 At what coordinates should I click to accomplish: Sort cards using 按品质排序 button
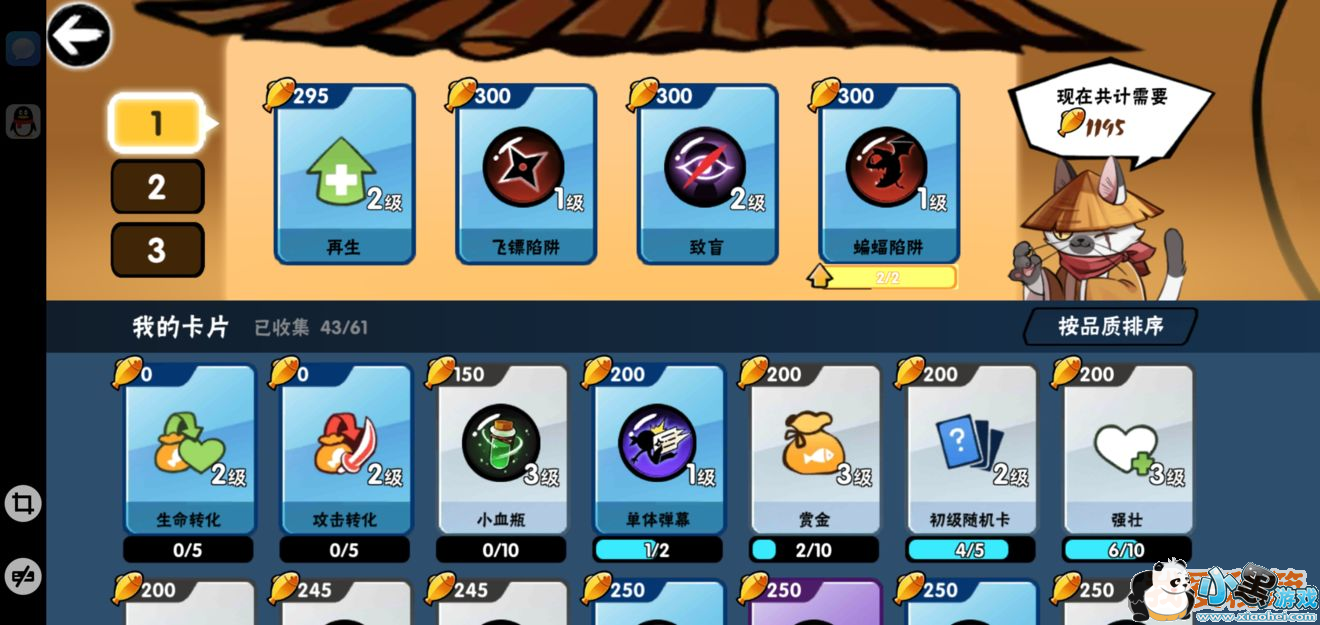point(1110,326)
